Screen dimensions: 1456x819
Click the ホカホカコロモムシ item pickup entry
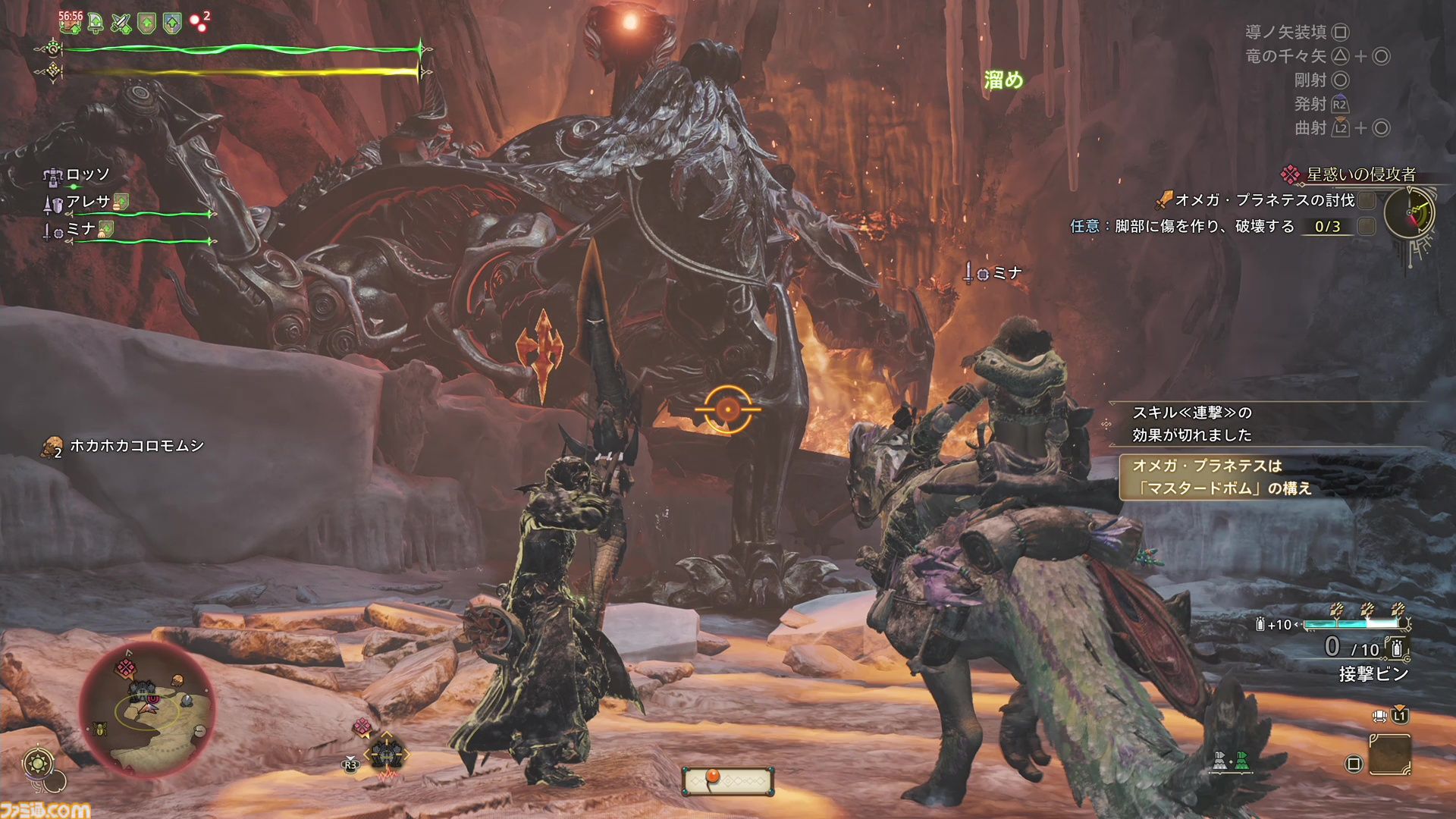(x=136, y=446)
